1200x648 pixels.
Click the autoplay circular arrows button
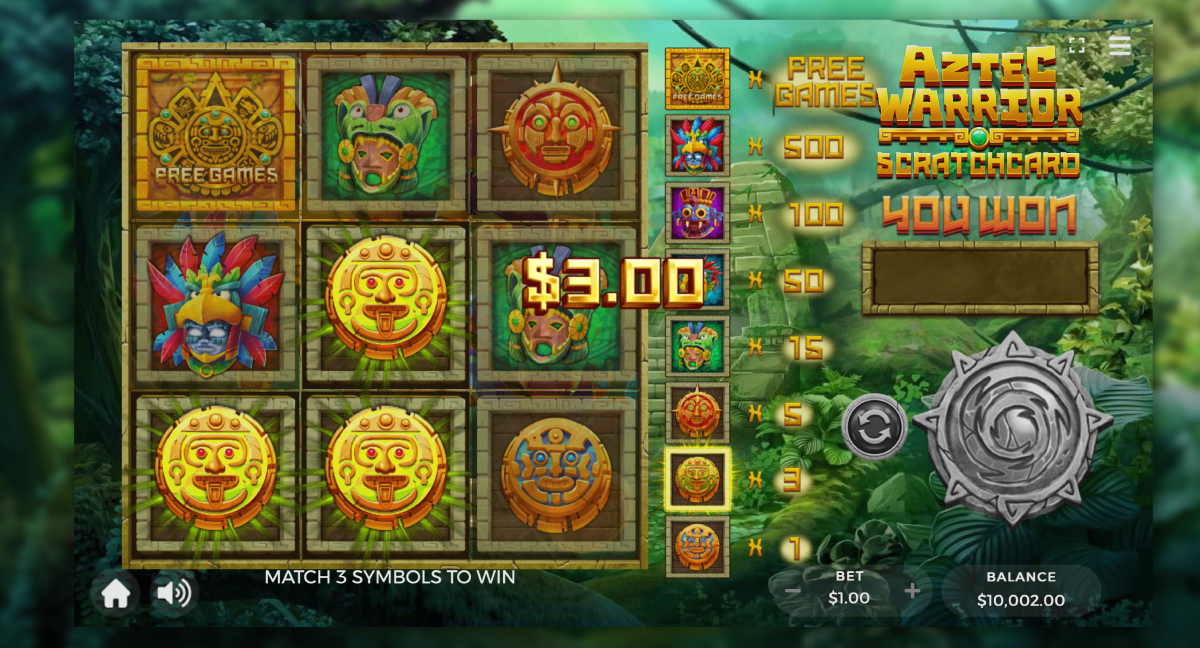874,427
